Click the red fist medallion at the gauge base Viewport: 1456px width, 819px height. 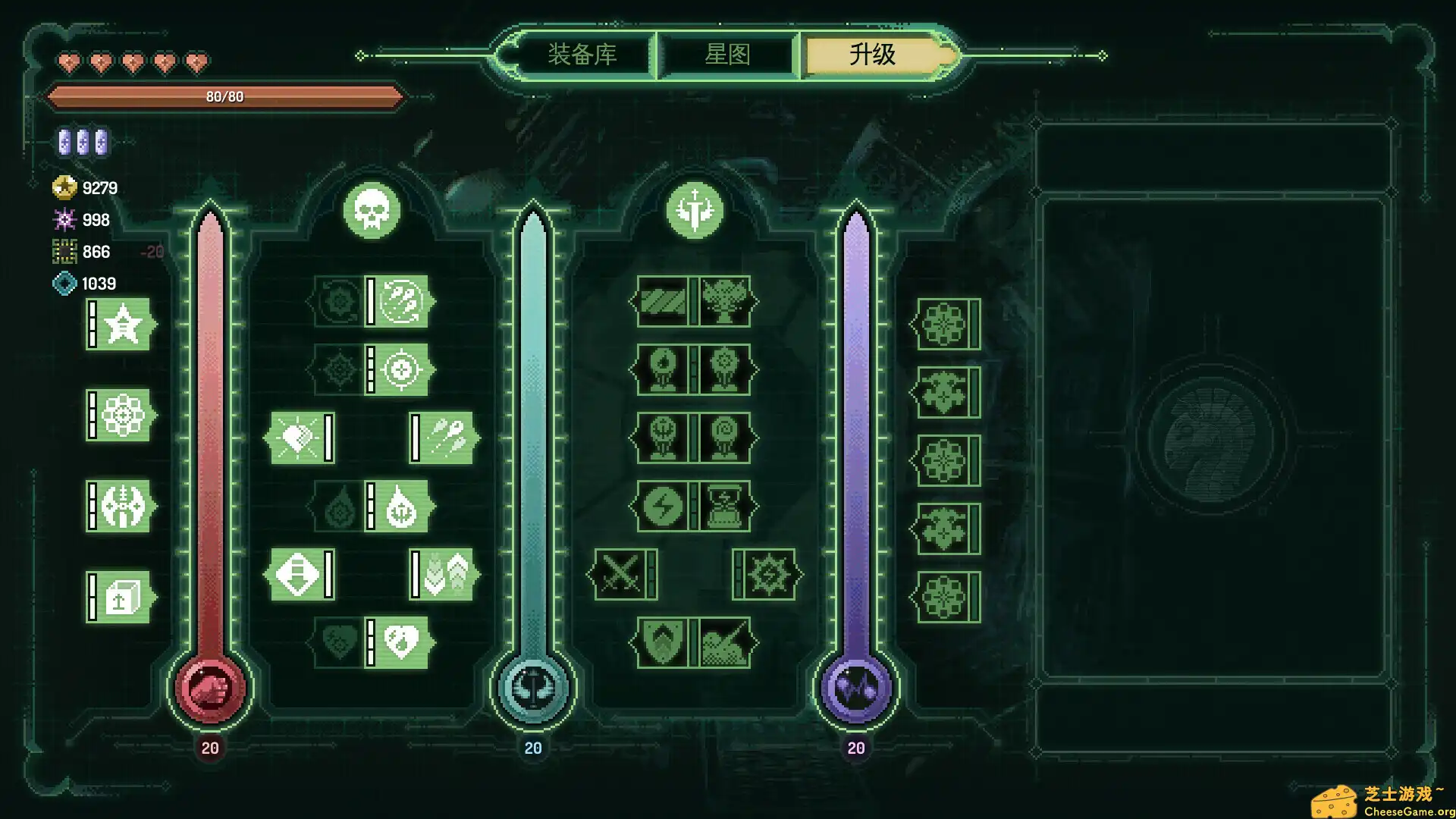210,688
